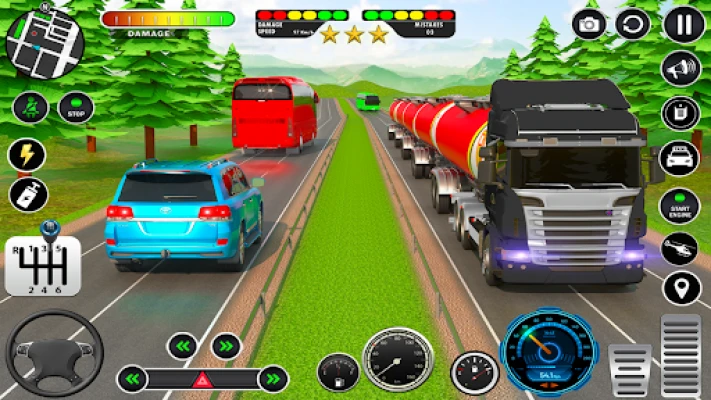Start the engine
Image resolution: width=711 pixels, height=400 pixels.
(681, 205)
